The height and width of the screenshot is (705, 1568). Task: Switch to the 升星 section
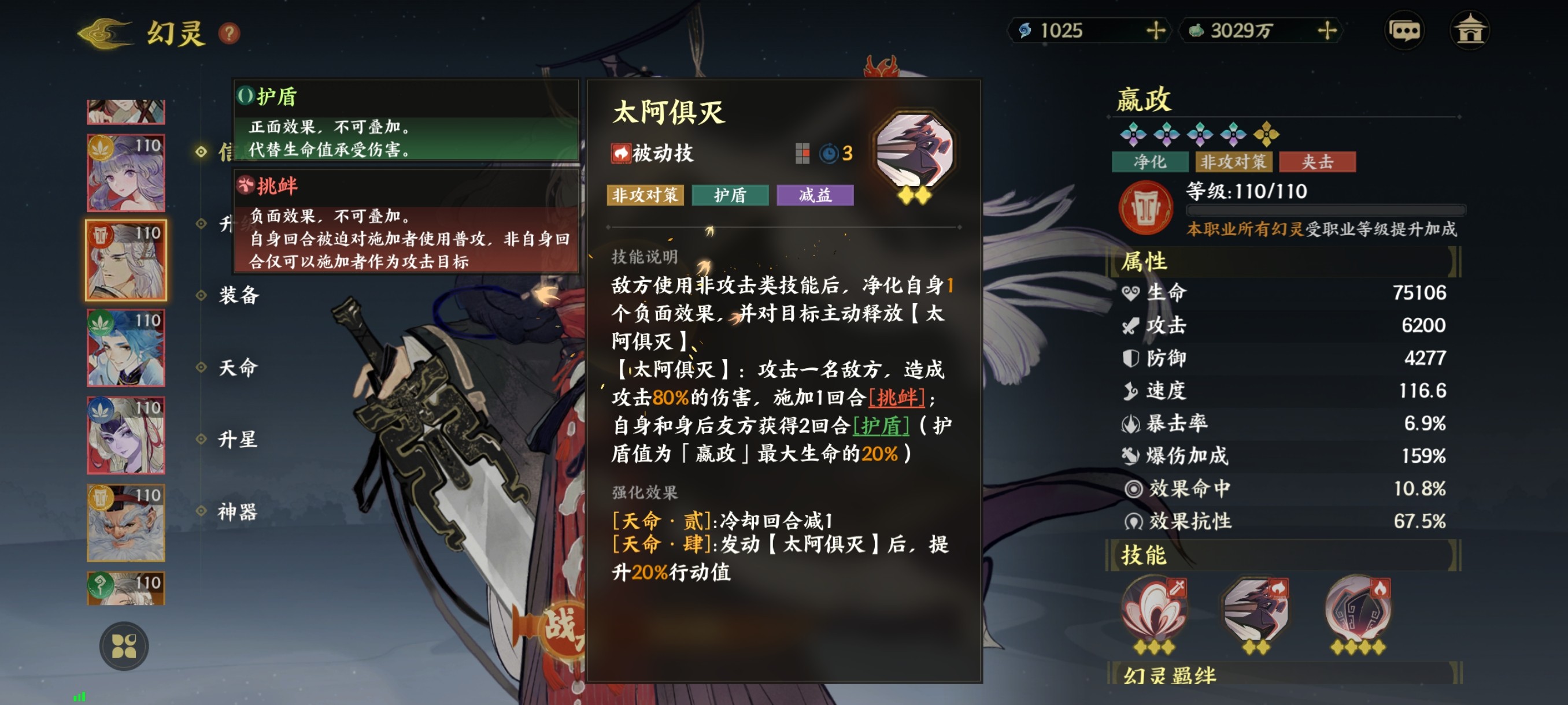(x=239, y=440)
